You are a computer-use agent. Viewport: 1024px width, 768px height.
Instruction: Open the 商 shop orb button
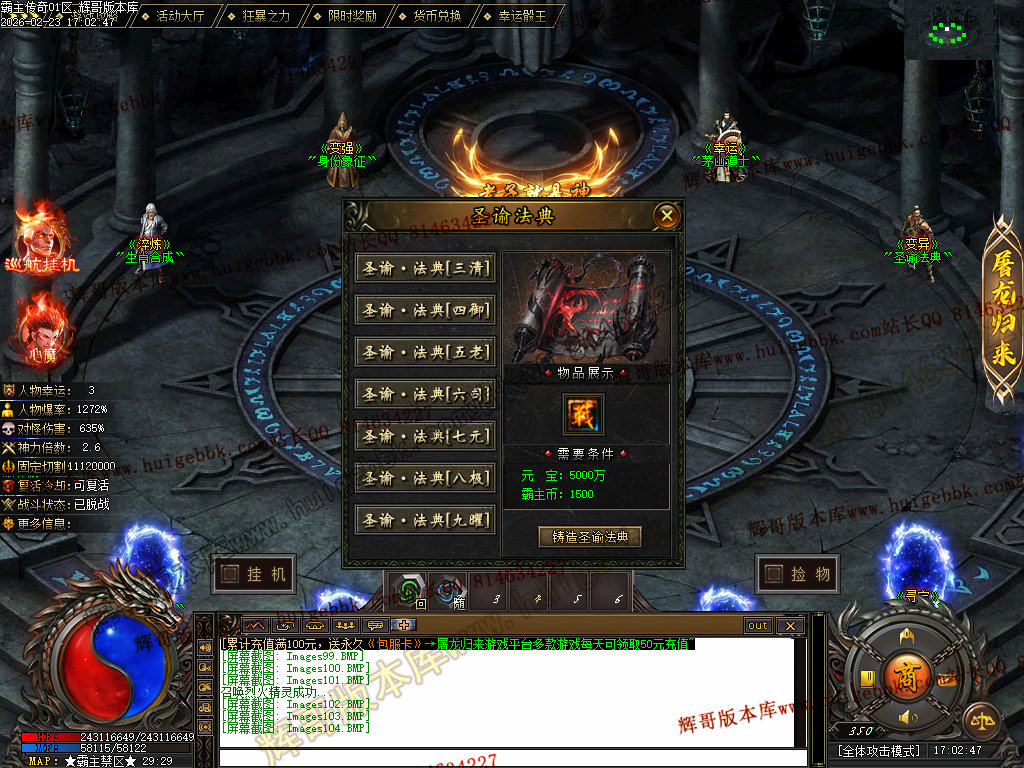908,674
